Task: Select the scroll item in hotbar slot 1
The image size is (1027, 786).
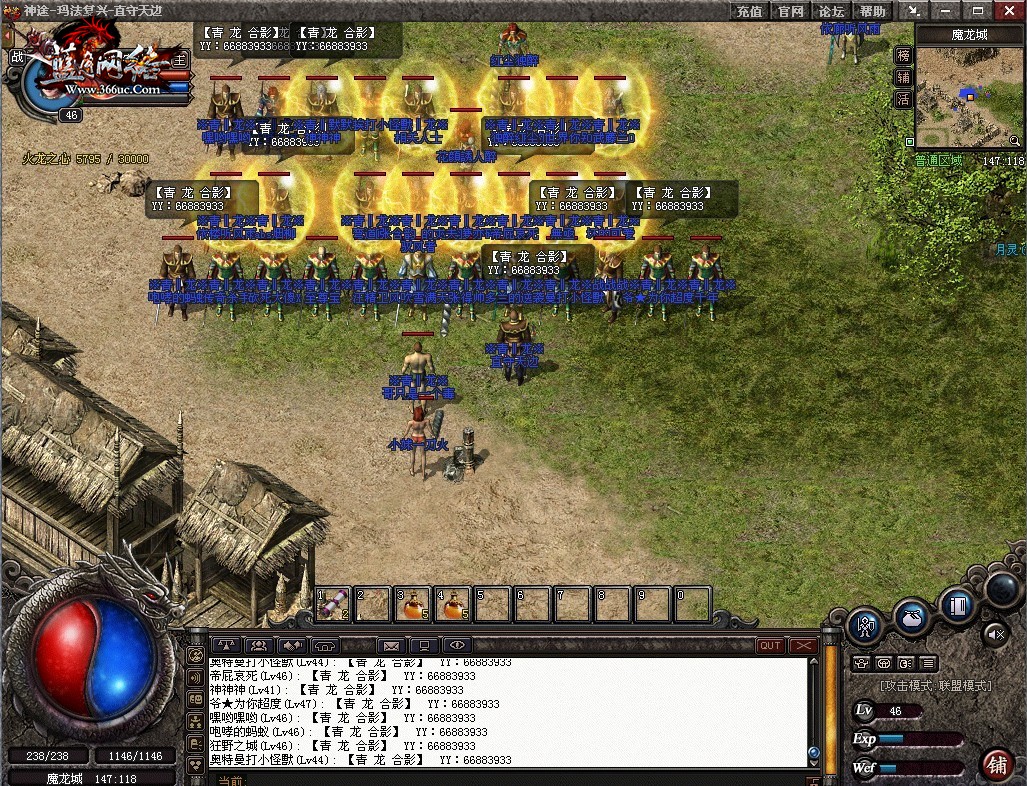Action: 335,604
